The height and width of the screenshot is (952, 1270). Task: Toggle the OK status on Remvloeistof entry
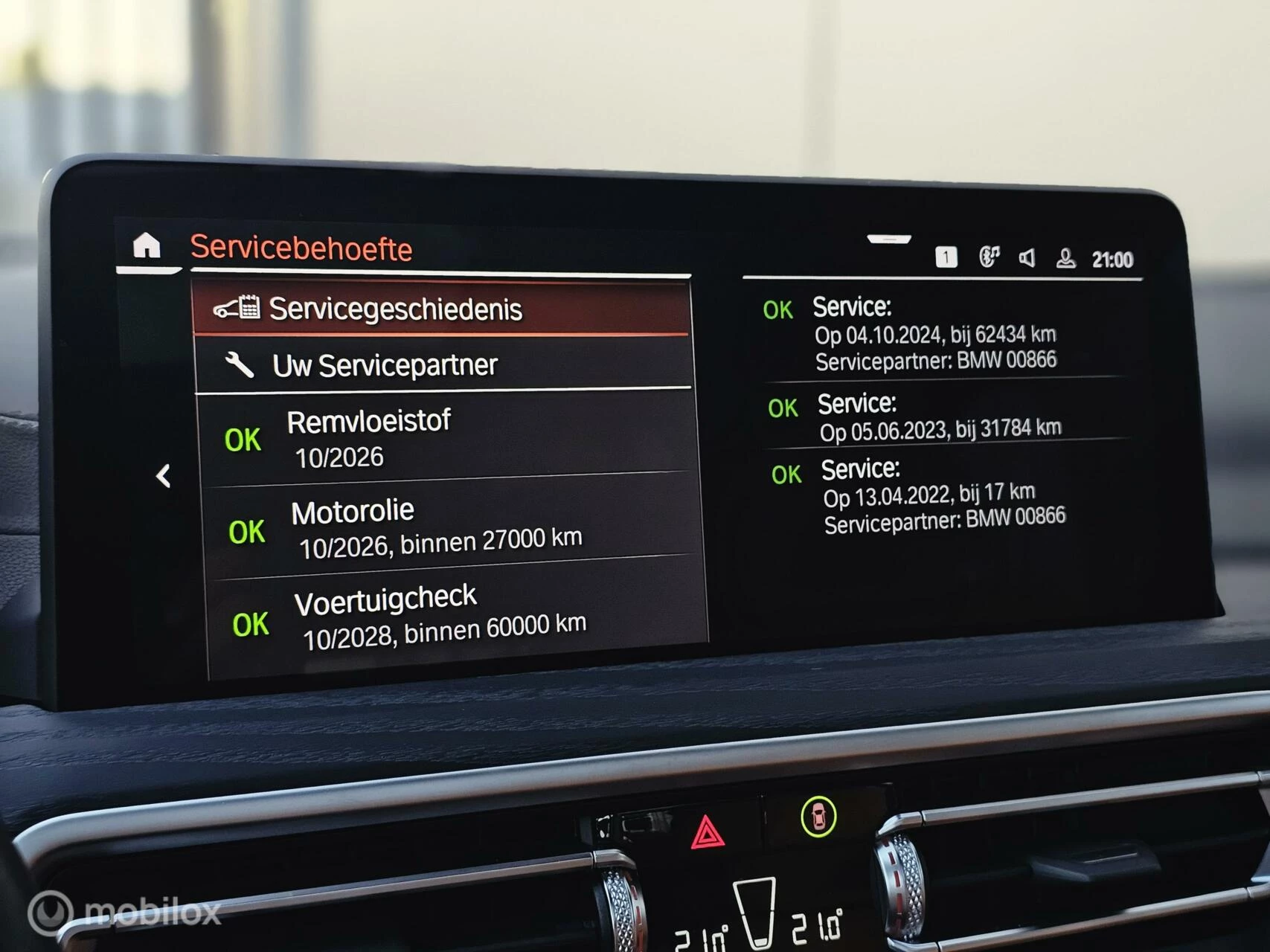[x=243, y=439]
